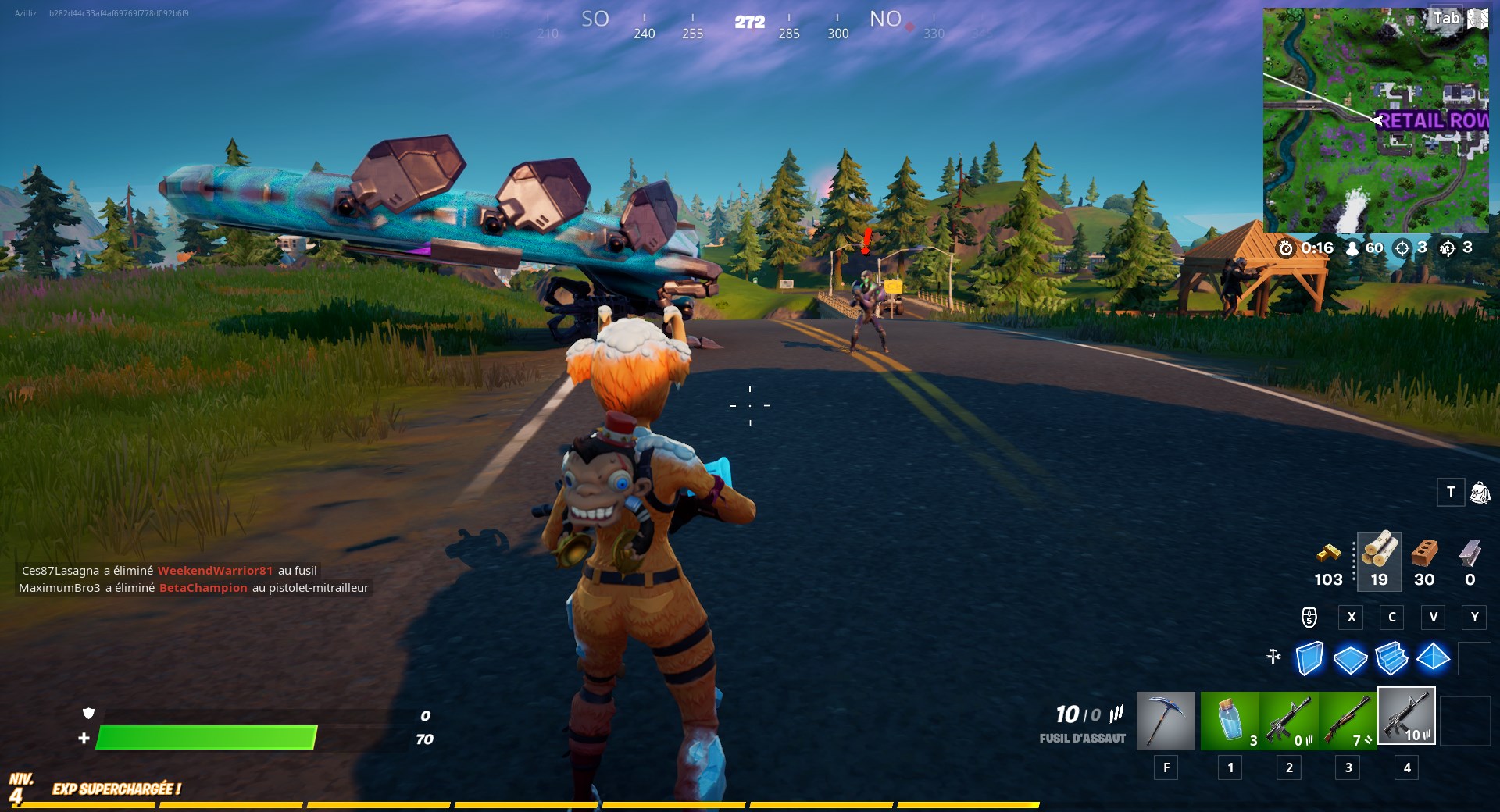Select the slurp juice in slot 1
The height and width of the screenshot is (812, 1500).
point(1230,721)
